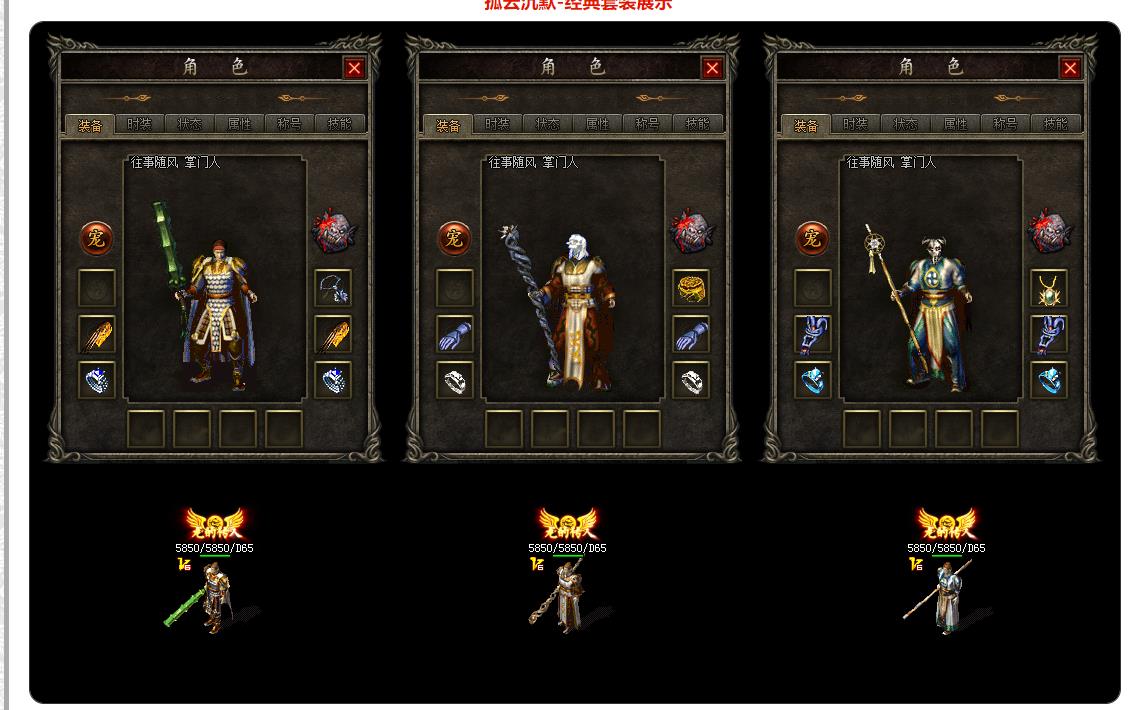Show the 属性 tab in the golden-staff taoist panel
1136x710 pixels.
click(956, 124)
